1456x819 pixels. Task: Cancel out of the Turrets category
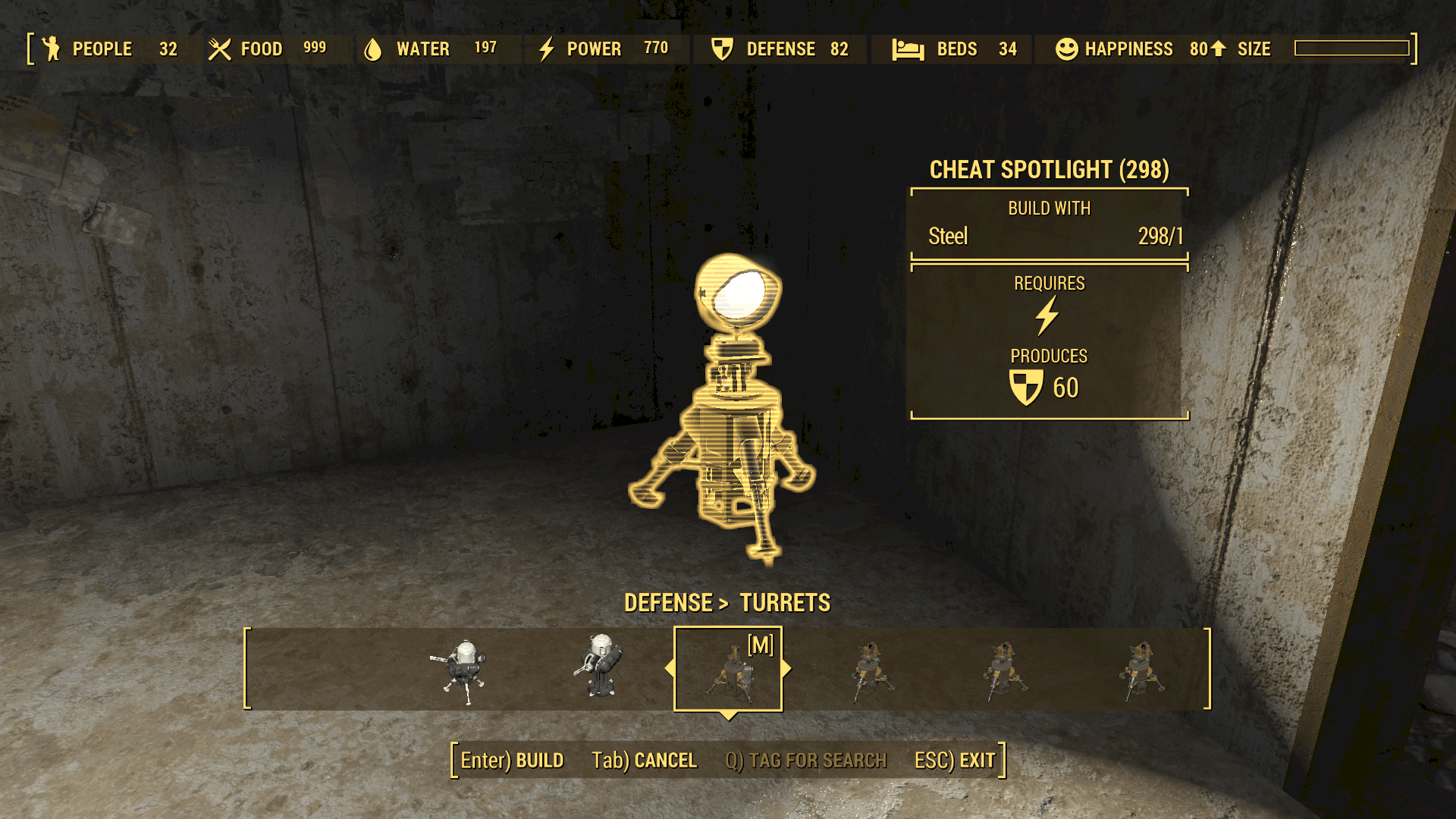(x=644, y=760)
